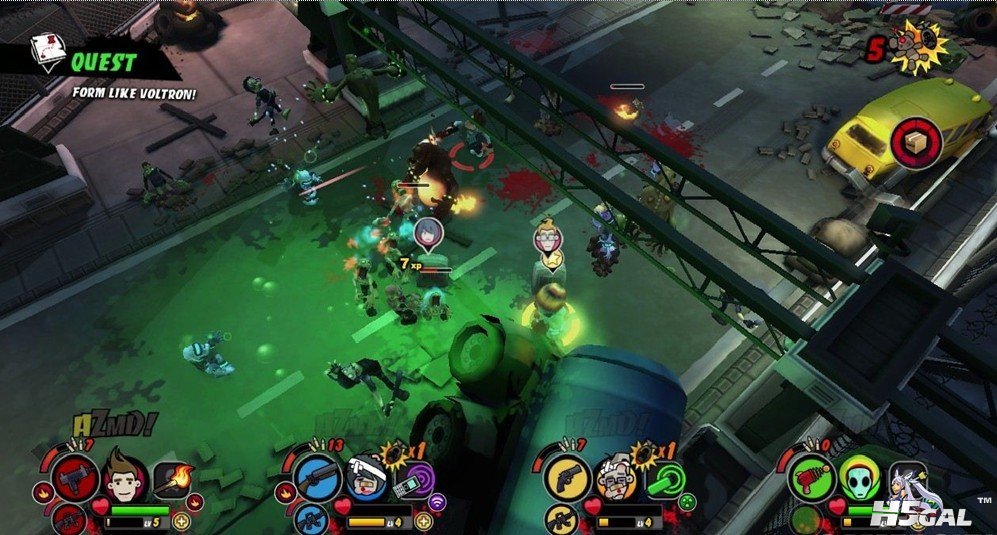Select the red assault rifle secondary weapon
The image size is (997, 535).
[68, 519]
